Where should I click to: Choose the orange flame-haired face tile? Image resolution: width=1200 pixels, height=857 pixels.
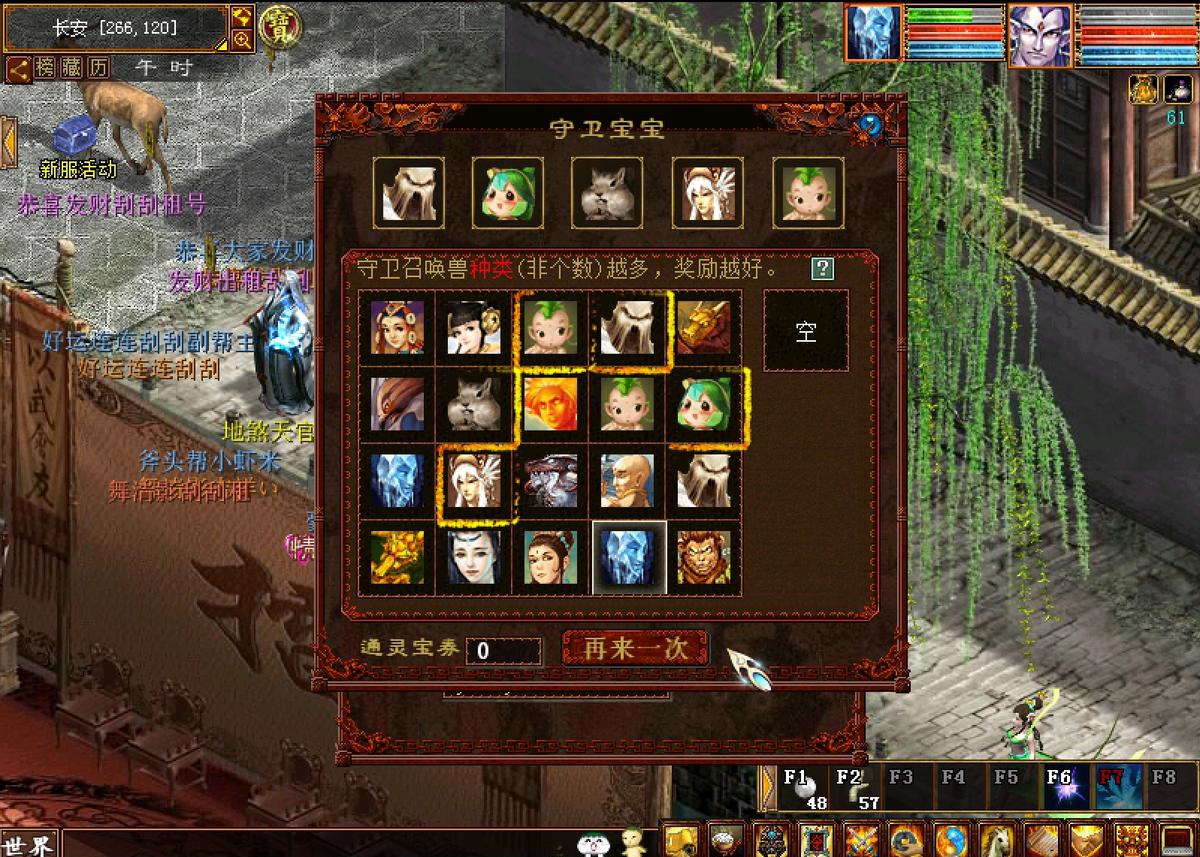[550, 403]
